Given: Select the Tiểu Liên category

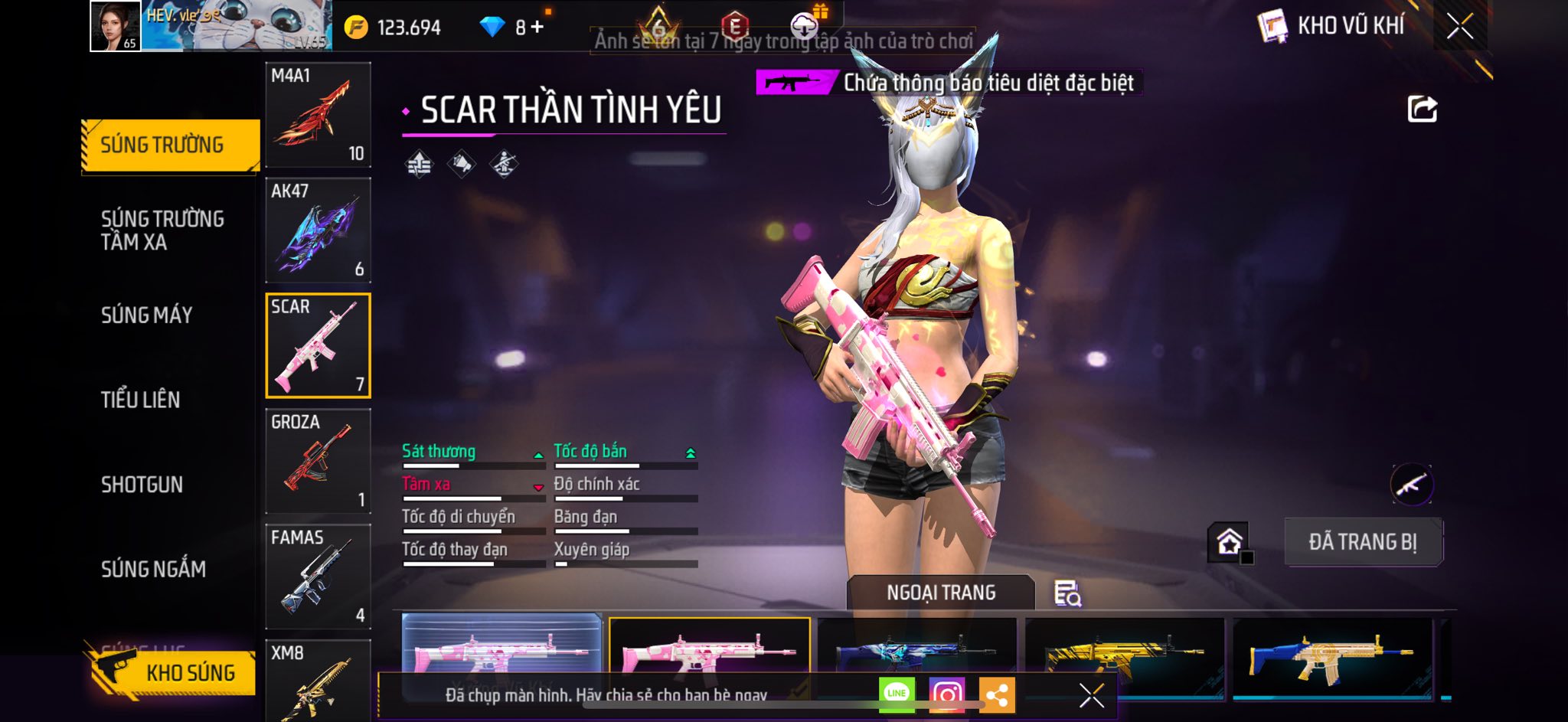Looking at the screenshot, I should pyautogui.click(x=141, y=399).
